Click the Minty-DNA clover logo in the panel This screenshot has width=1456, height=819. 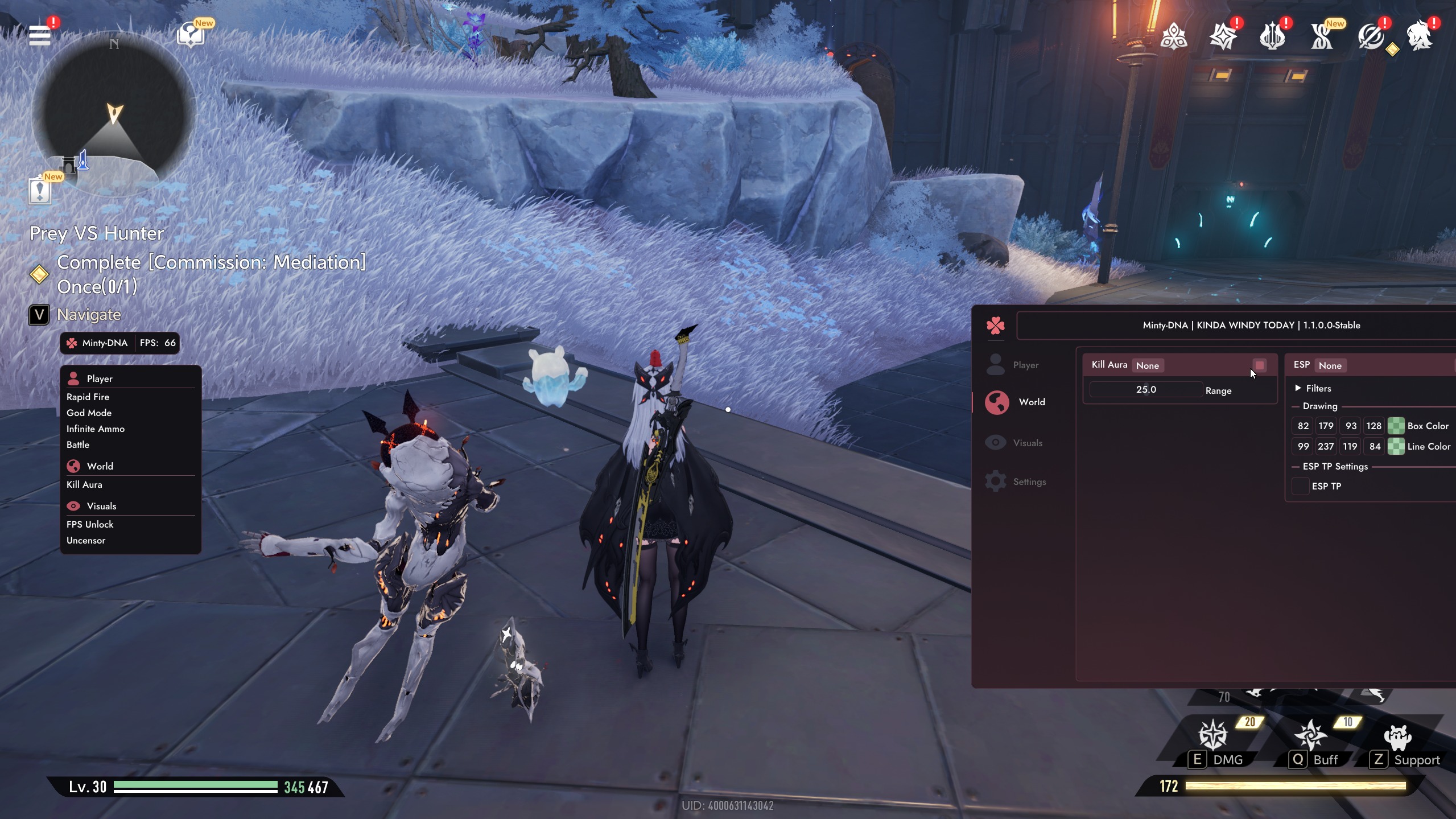point(996,326)
